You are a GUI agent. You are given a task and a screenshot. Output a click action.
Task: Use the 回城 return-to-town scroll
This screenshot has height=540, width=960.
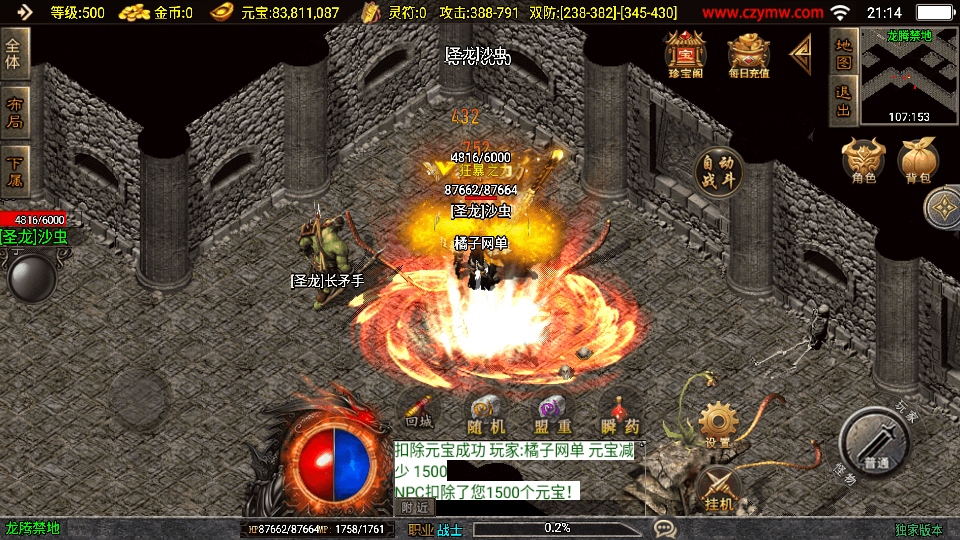click(x=419, y=412)
